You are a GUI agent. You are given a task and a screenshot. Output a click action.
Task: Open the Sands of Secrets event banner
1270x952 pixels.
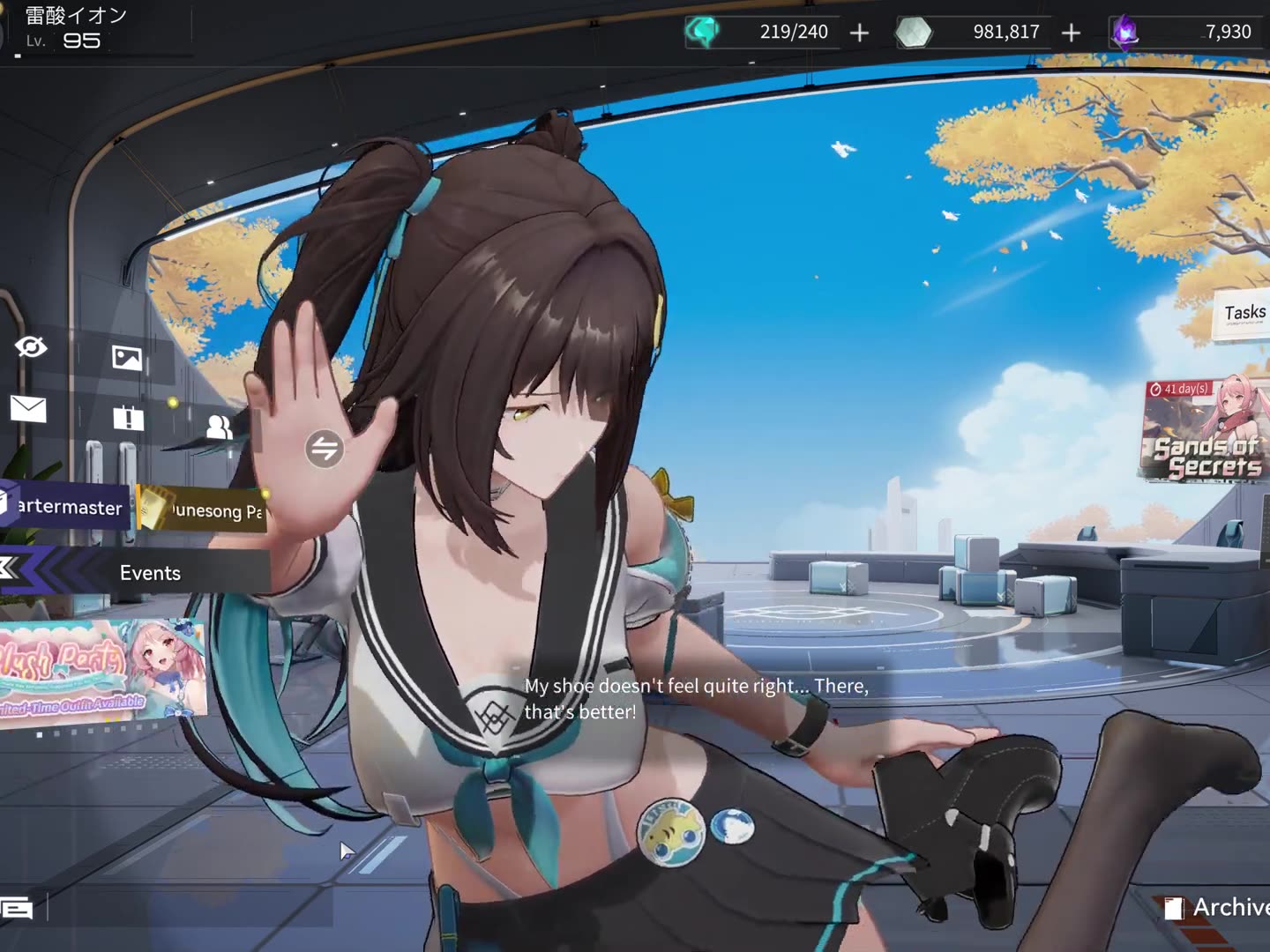tap(1206, 432)
